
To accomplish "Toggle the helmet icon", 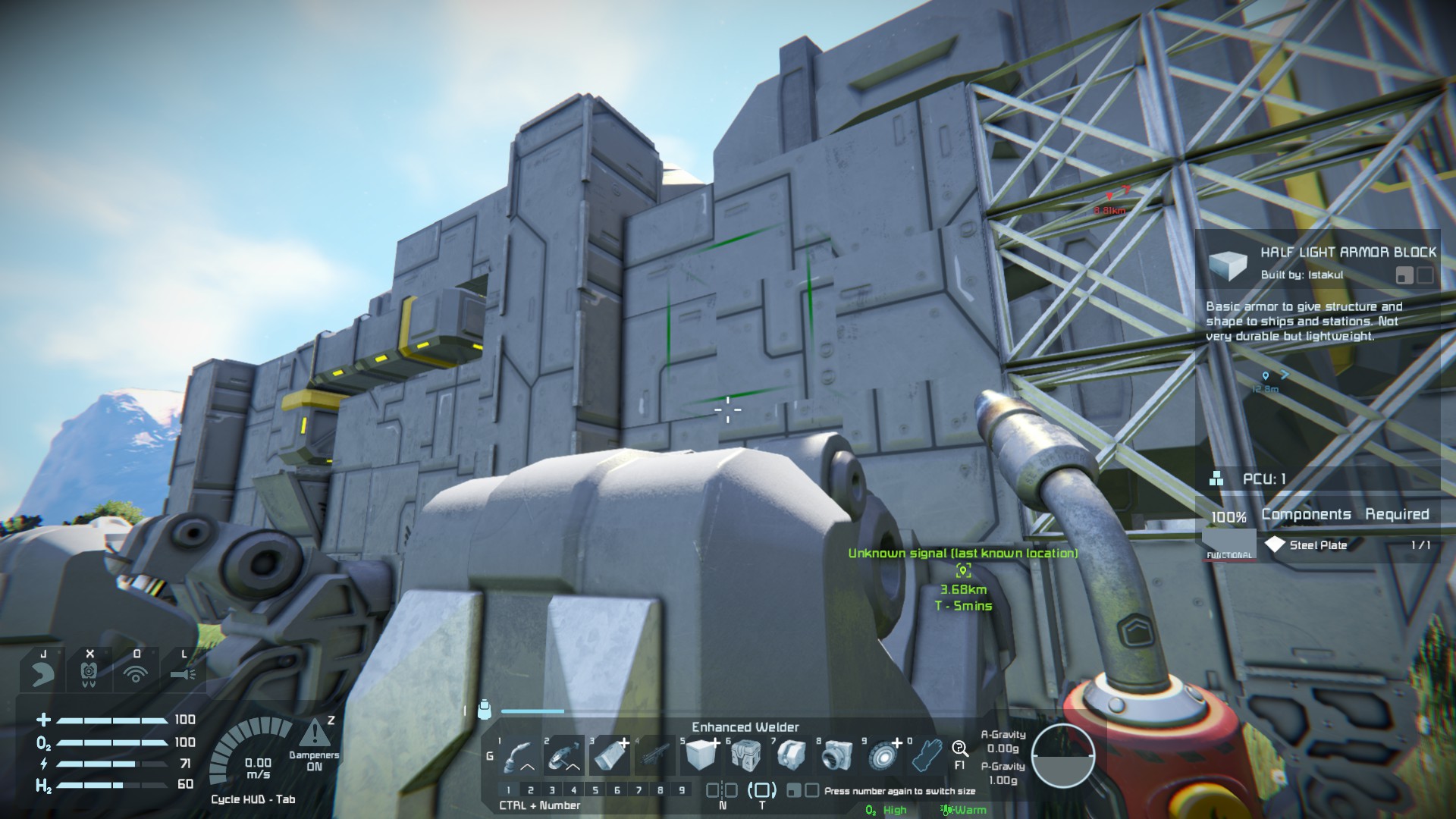I will click(42, 672).
